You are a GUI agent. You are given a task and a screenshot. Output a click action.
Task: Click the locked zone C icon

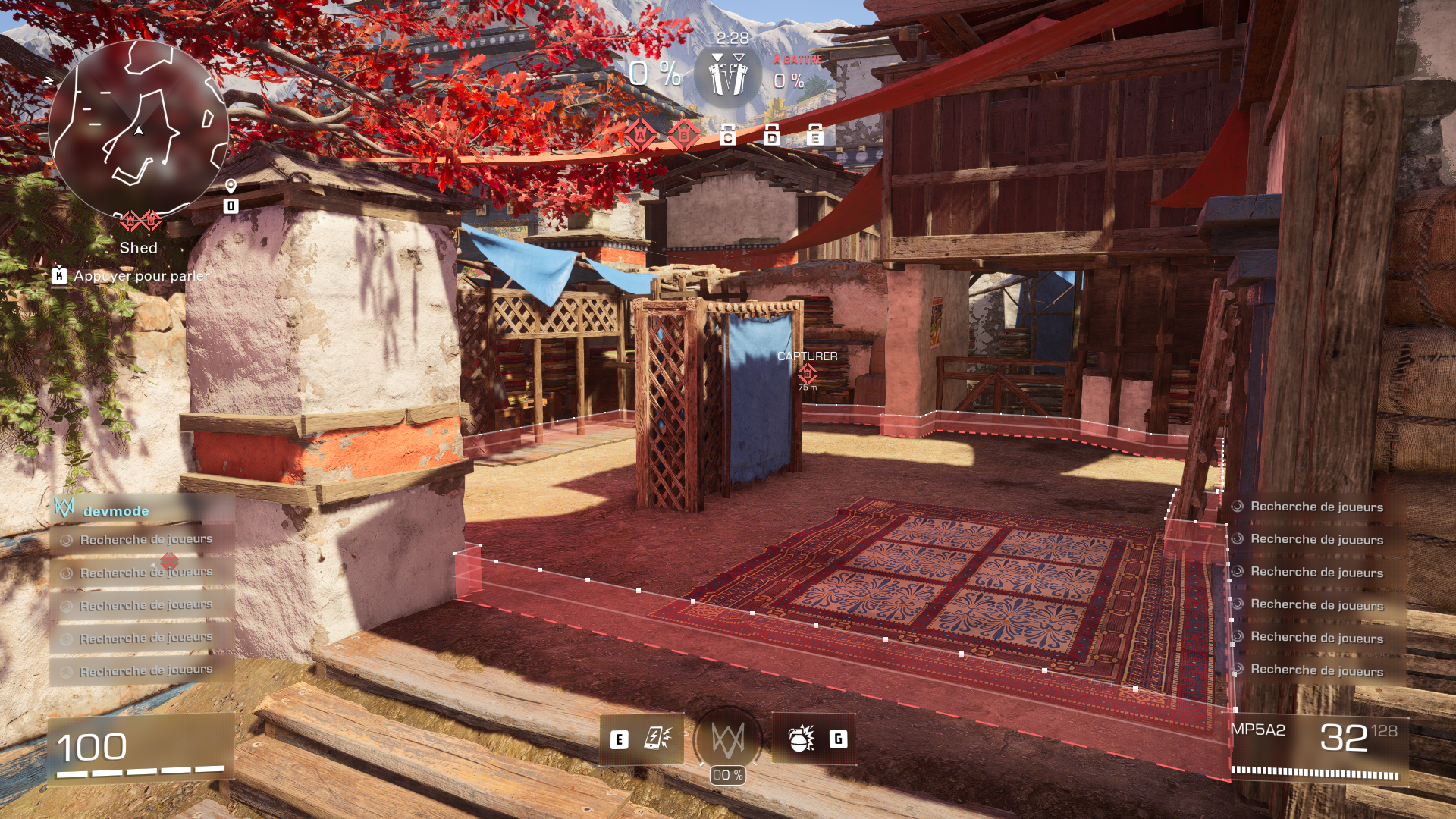pos(728,135)
